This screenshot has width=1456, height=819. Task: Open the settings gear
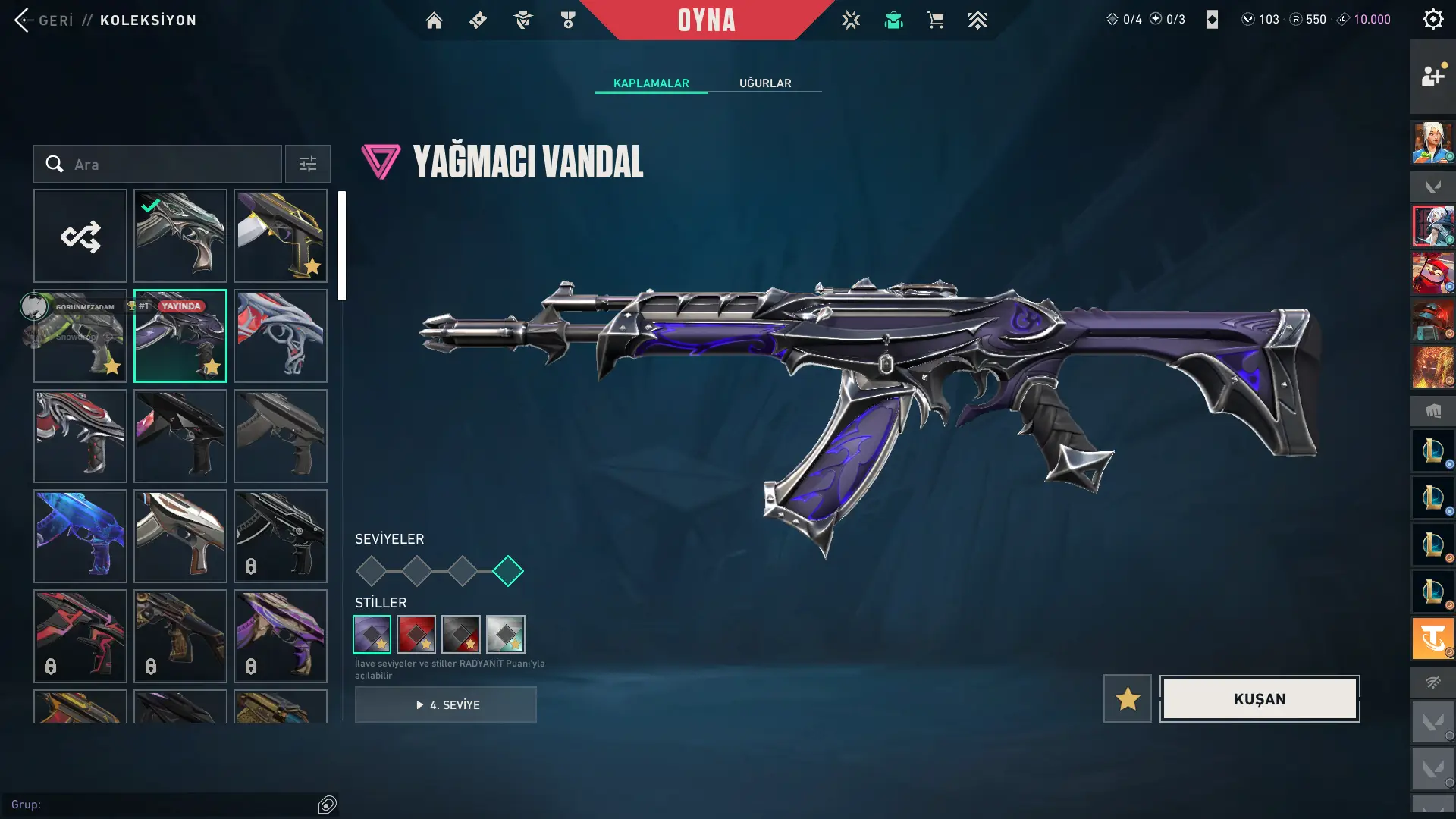[1432, 19]
